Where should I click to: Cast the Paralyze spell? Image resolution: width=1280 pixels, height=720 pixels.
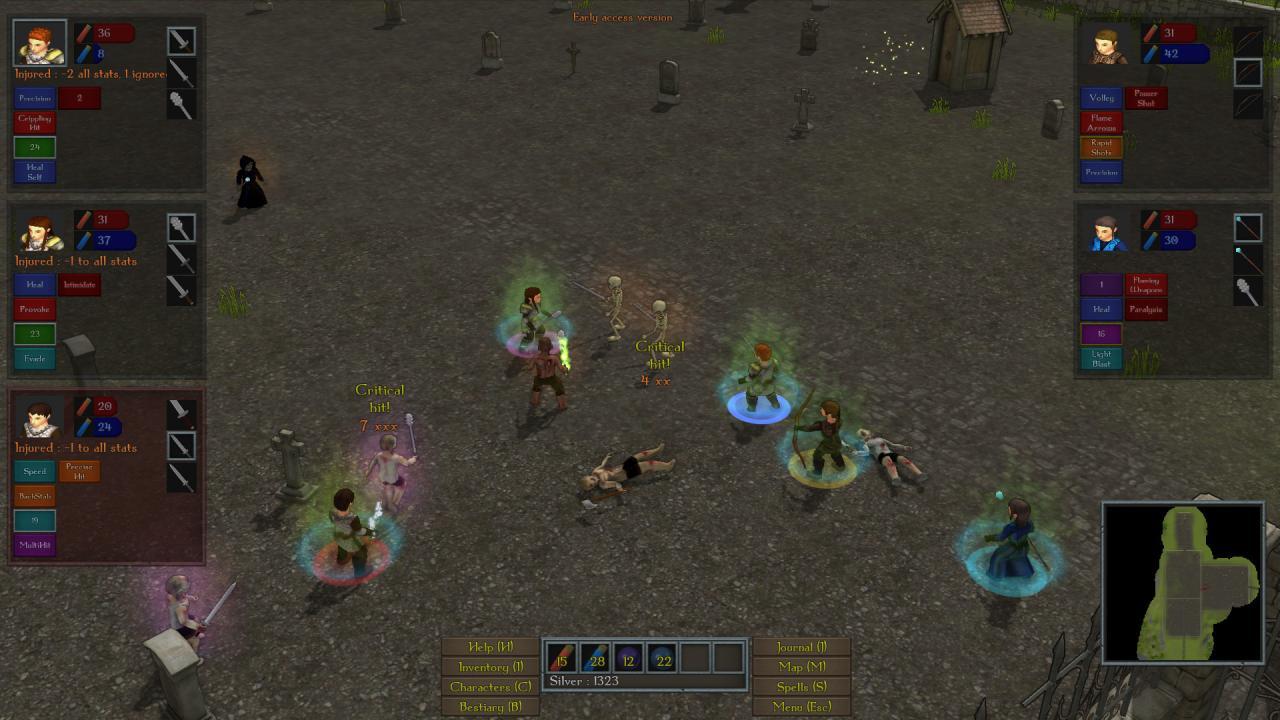1146,309
